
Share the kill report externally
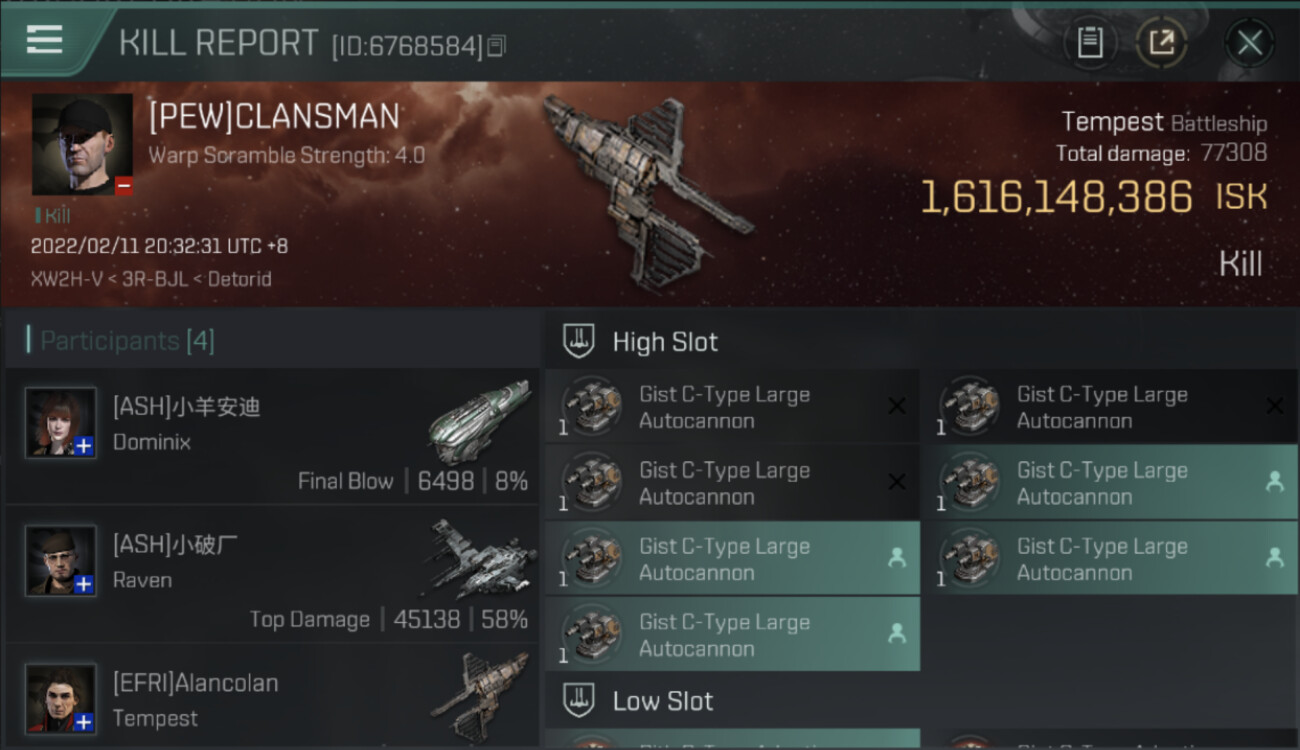pyautogui.click(x=1161, y=43)
